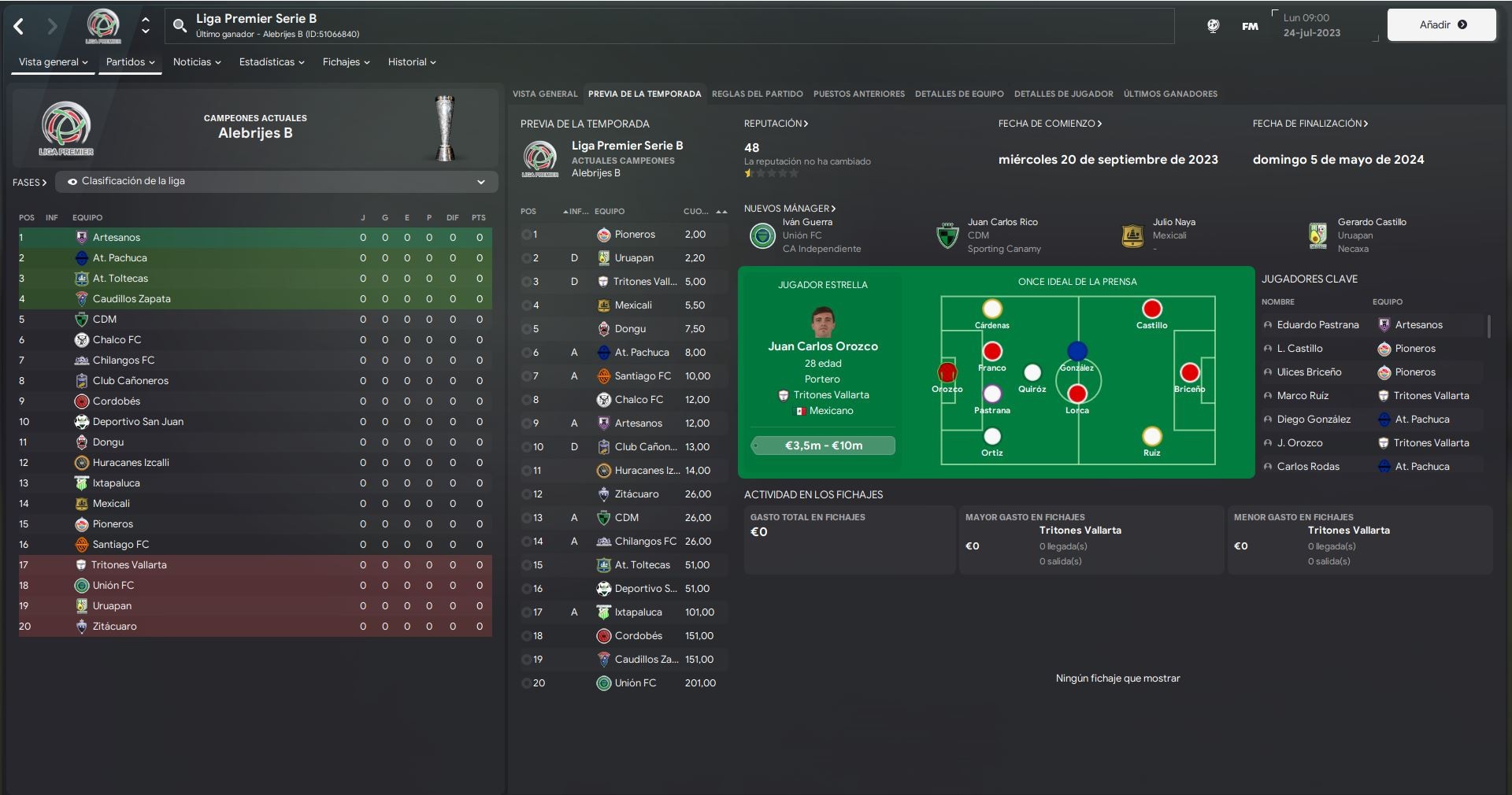Expand the Estadísticas menu

[x=272, y=62]
